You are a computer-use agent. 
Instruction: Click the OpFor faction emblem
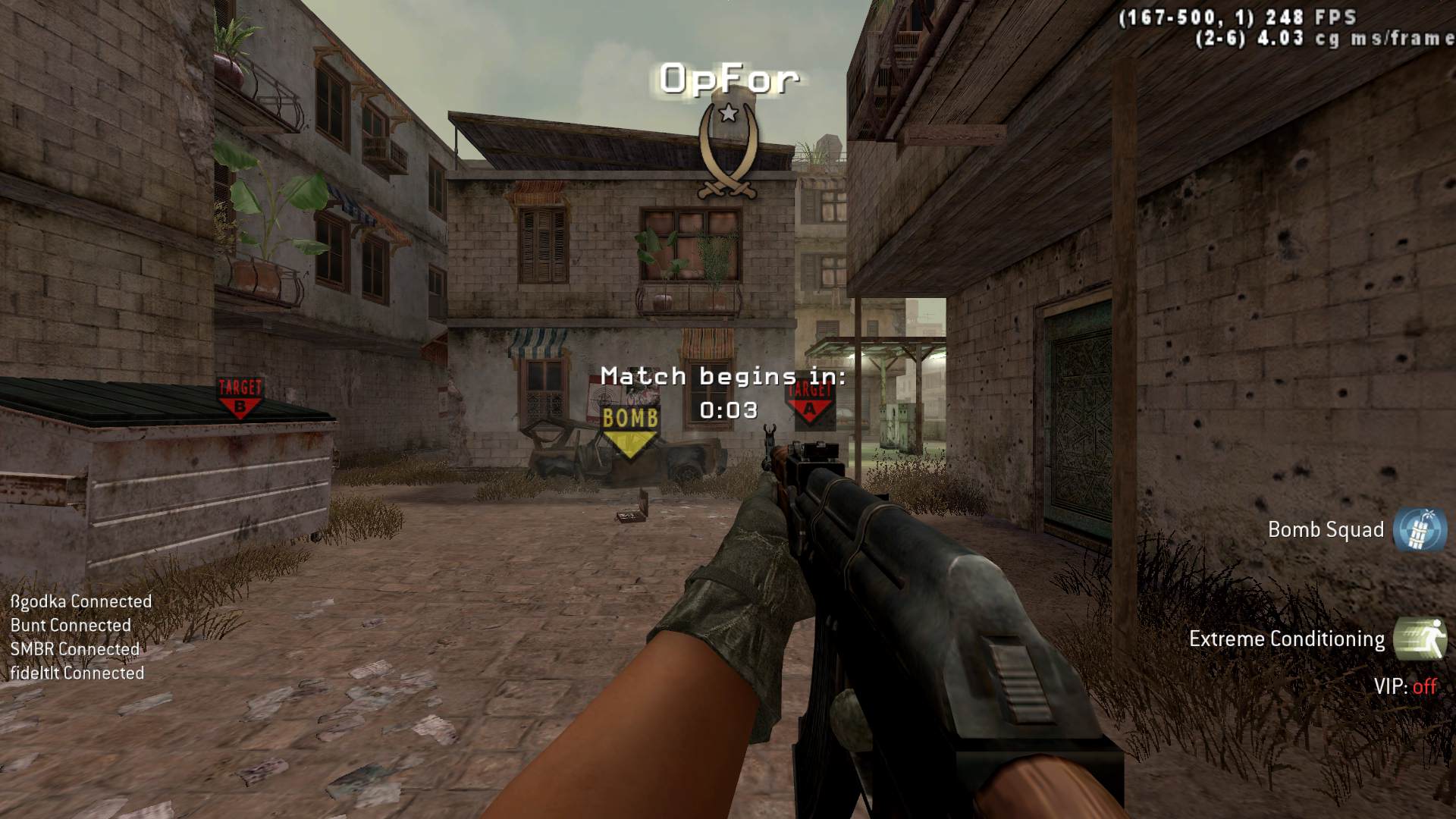728,152
